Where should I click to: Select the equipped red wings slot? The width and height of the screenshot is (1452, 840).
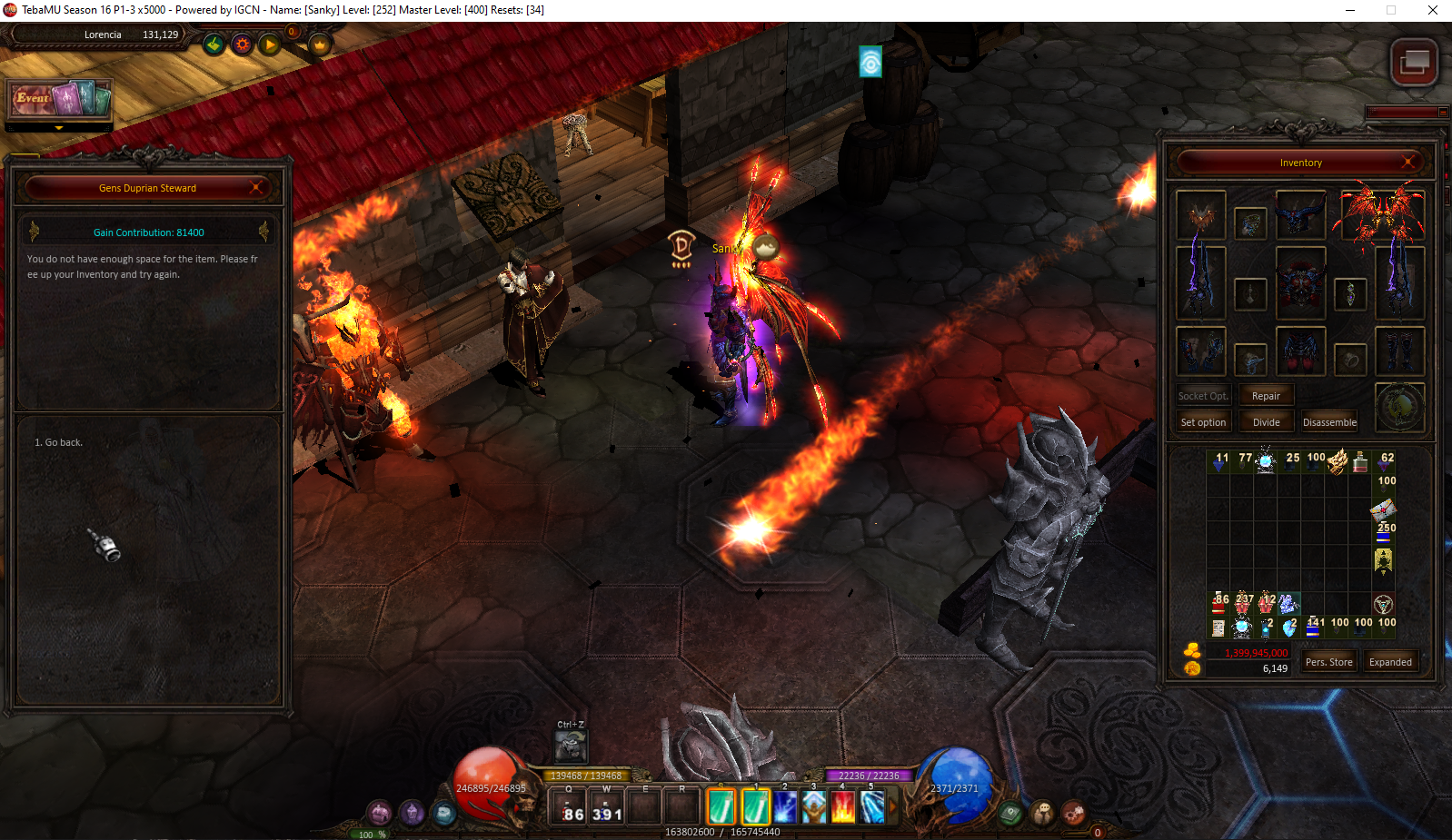click(x=1379, y=214)
